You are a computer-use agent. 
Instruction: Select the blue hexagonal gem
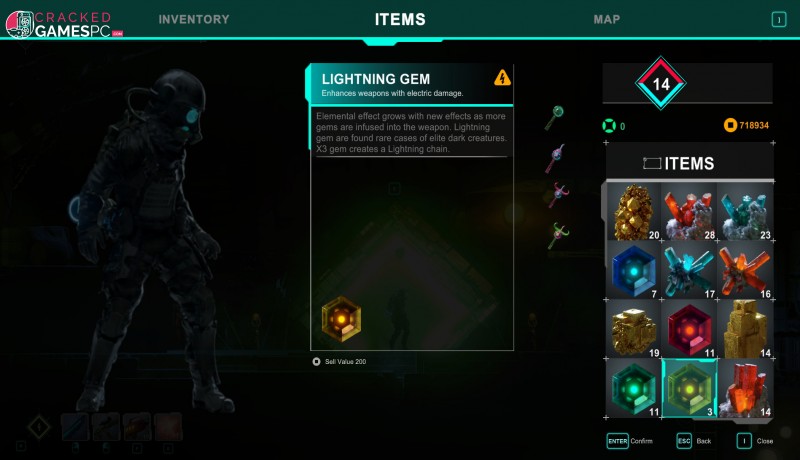click(634, 270)
